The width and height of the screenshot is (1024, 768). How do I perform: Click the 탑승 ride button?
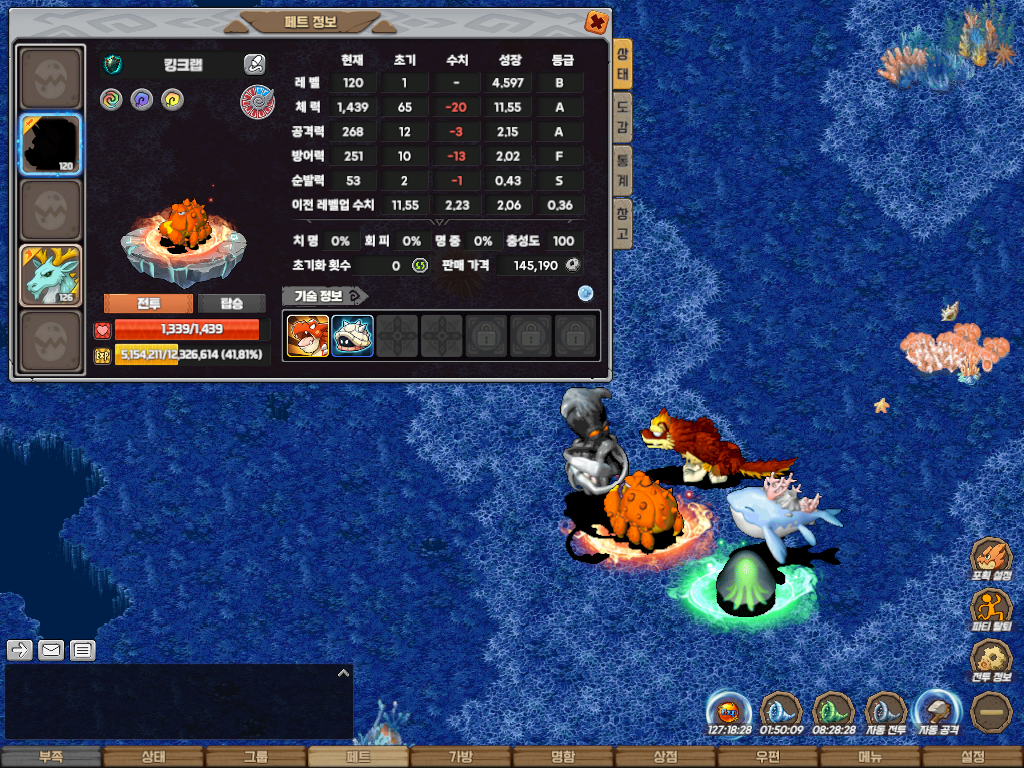pyautogui.click(x=232, y=303)
